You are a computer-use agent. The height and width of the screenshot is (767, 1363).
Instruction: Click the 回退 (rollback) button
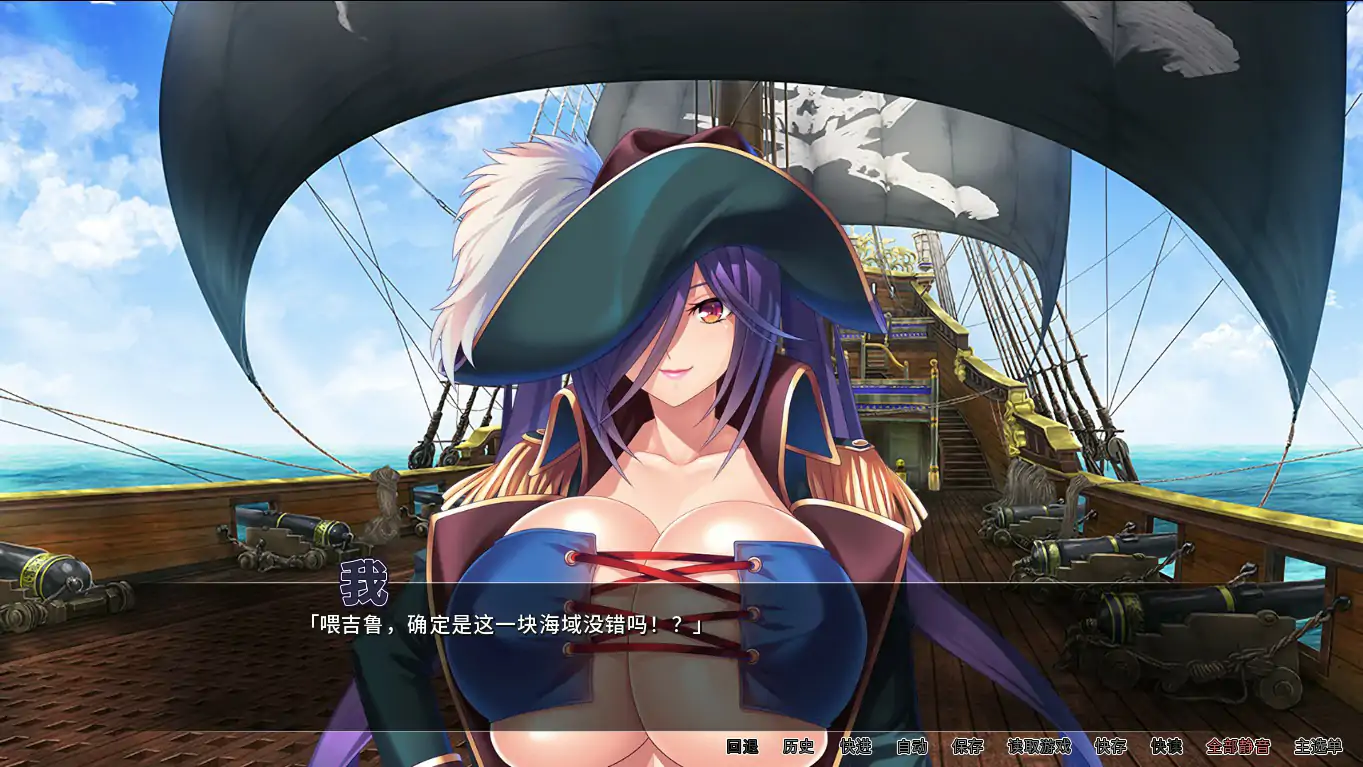pyautogui.click(x=742, y=746)
